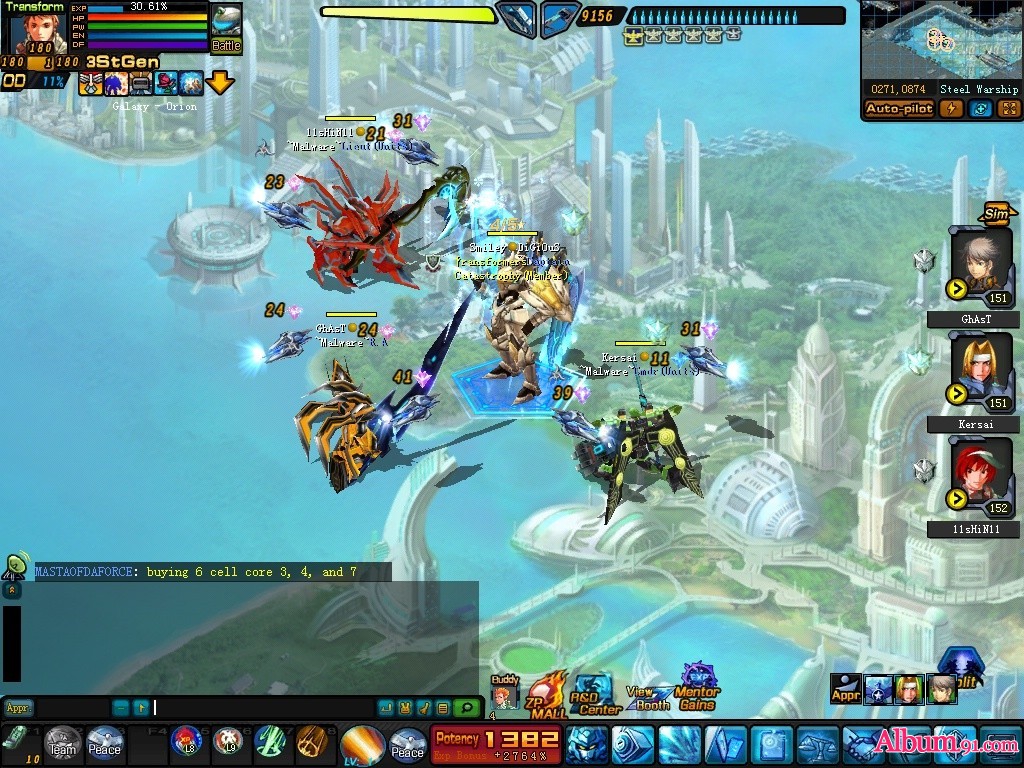This screenshot has height=768, width=1024.
Task: Open the handshake icon in bottom menu
Action: coord(862,746)
